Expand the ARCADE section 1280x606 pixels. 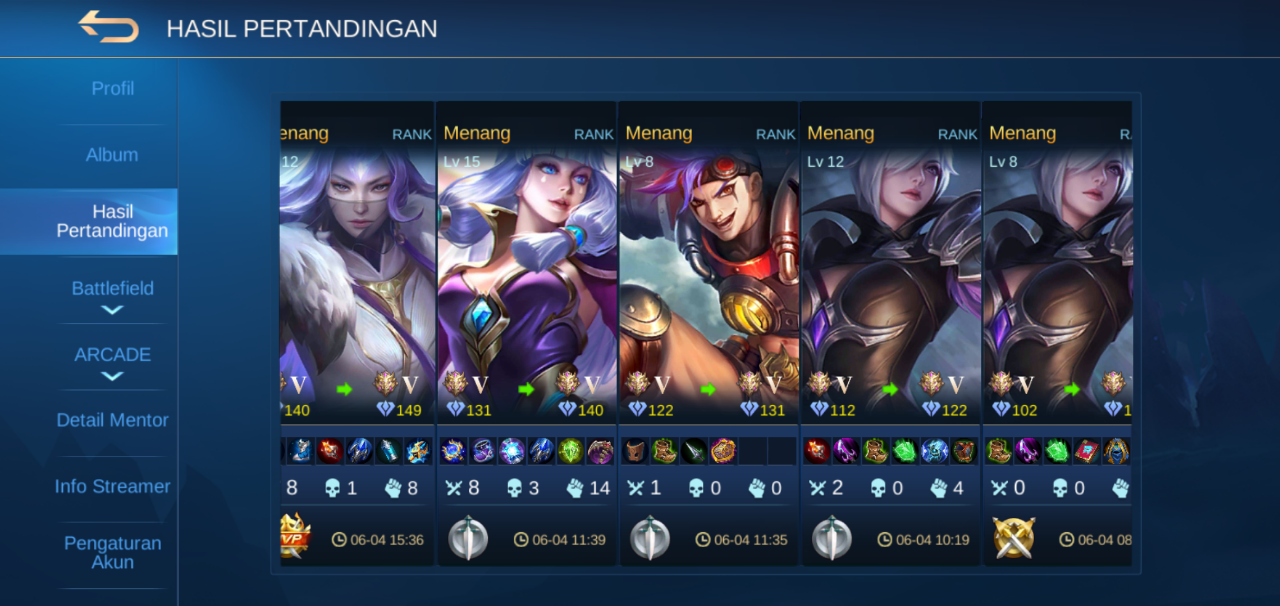point(112,362)
